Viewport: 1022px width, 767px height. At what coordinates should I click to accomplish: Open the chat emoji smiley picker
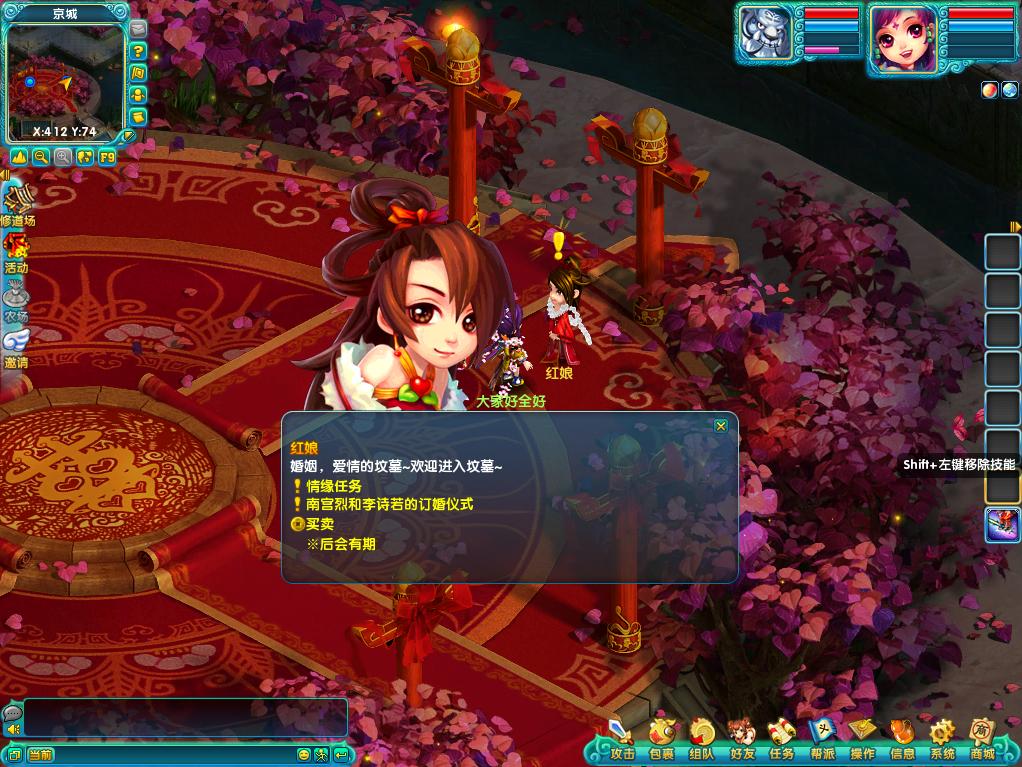(304, 754)
